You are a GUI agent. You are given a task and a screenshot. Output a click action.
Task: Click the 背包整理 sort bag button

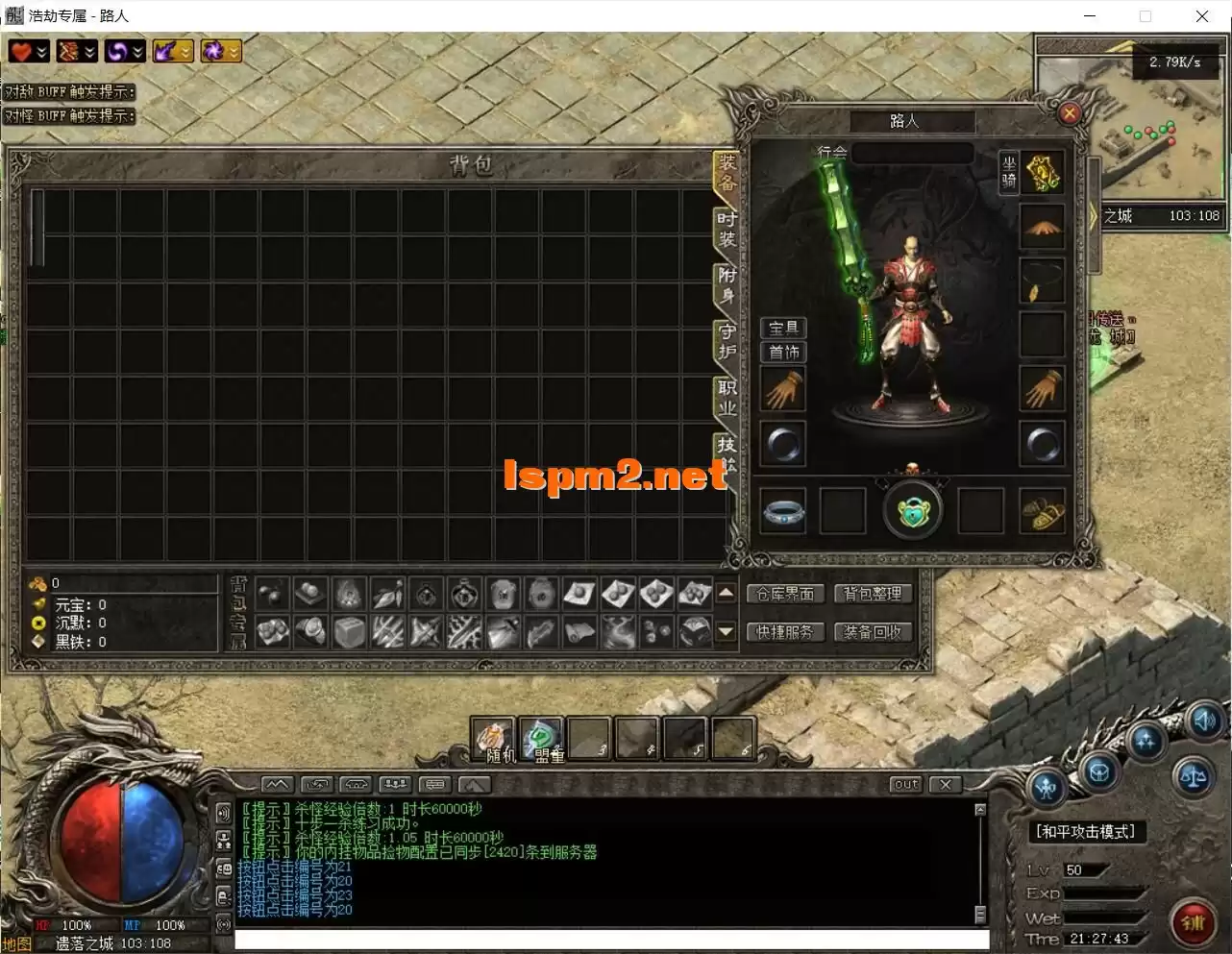(872, 595)
